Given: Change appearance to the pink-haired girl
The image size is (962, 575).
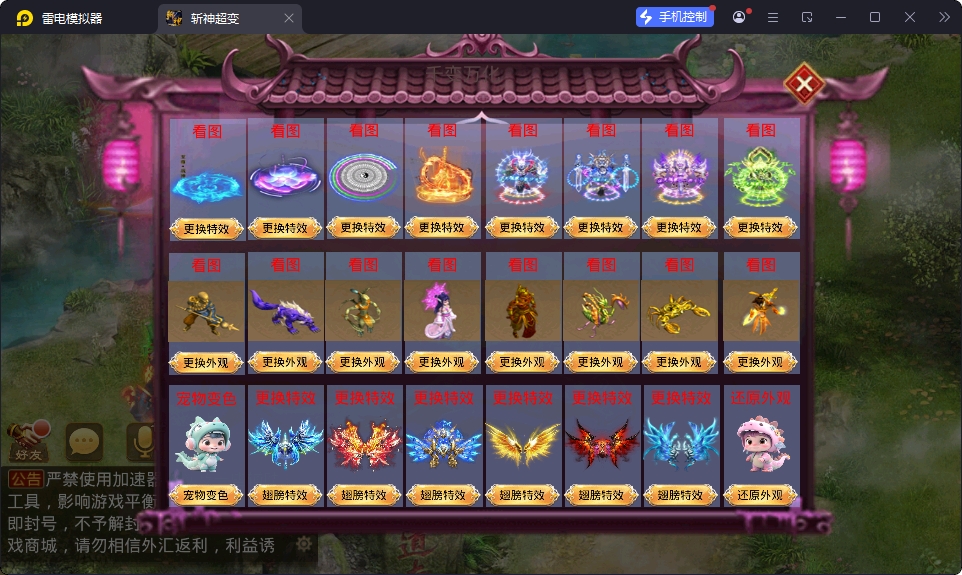Looking at the screenshot, I should click(x=442, y=362).
